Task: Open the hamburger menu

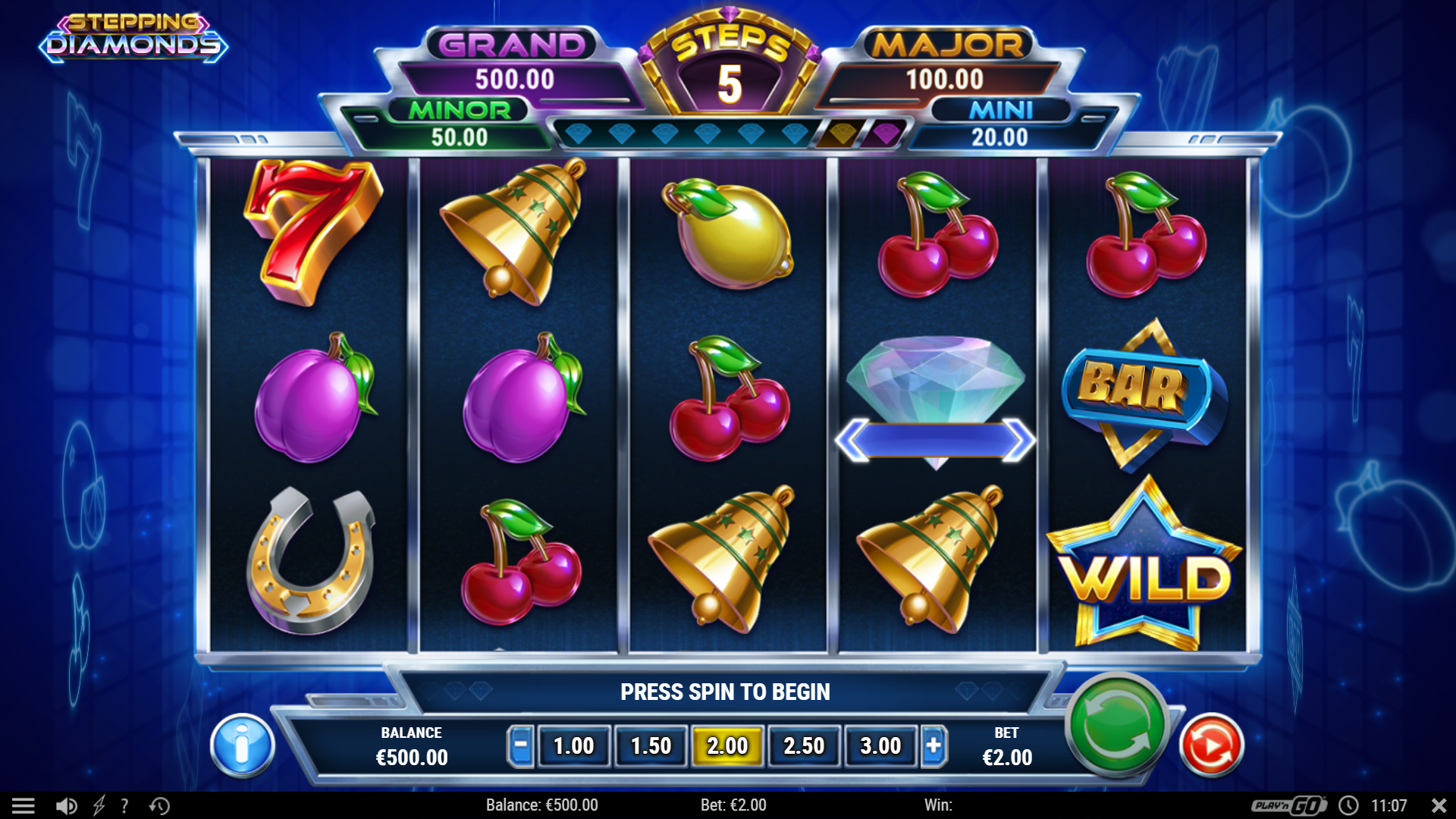Action: pyautogui.click(x=24, y=805)
